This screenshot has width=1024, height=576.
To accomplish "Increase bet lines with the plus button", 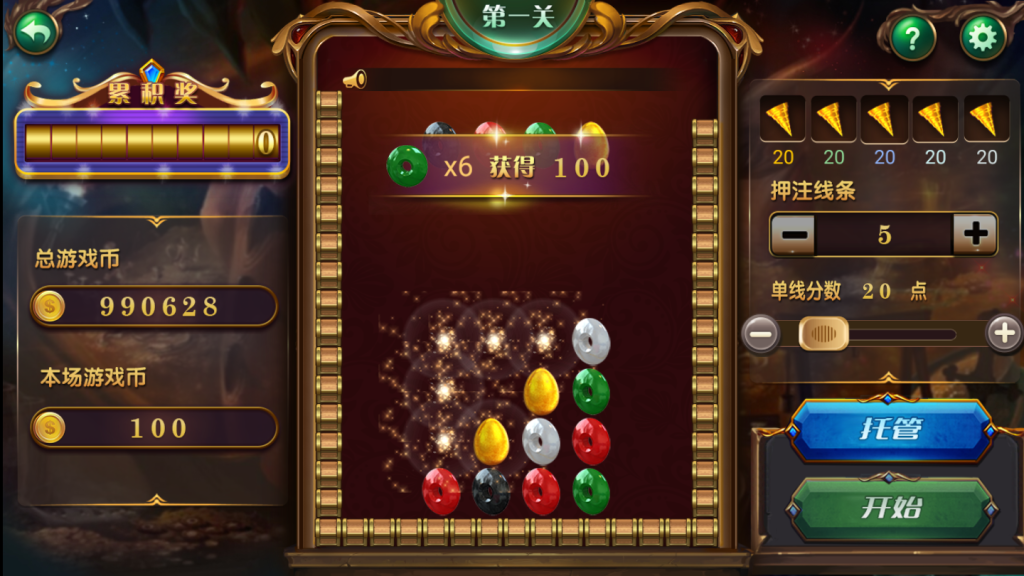I will point(974,235).
